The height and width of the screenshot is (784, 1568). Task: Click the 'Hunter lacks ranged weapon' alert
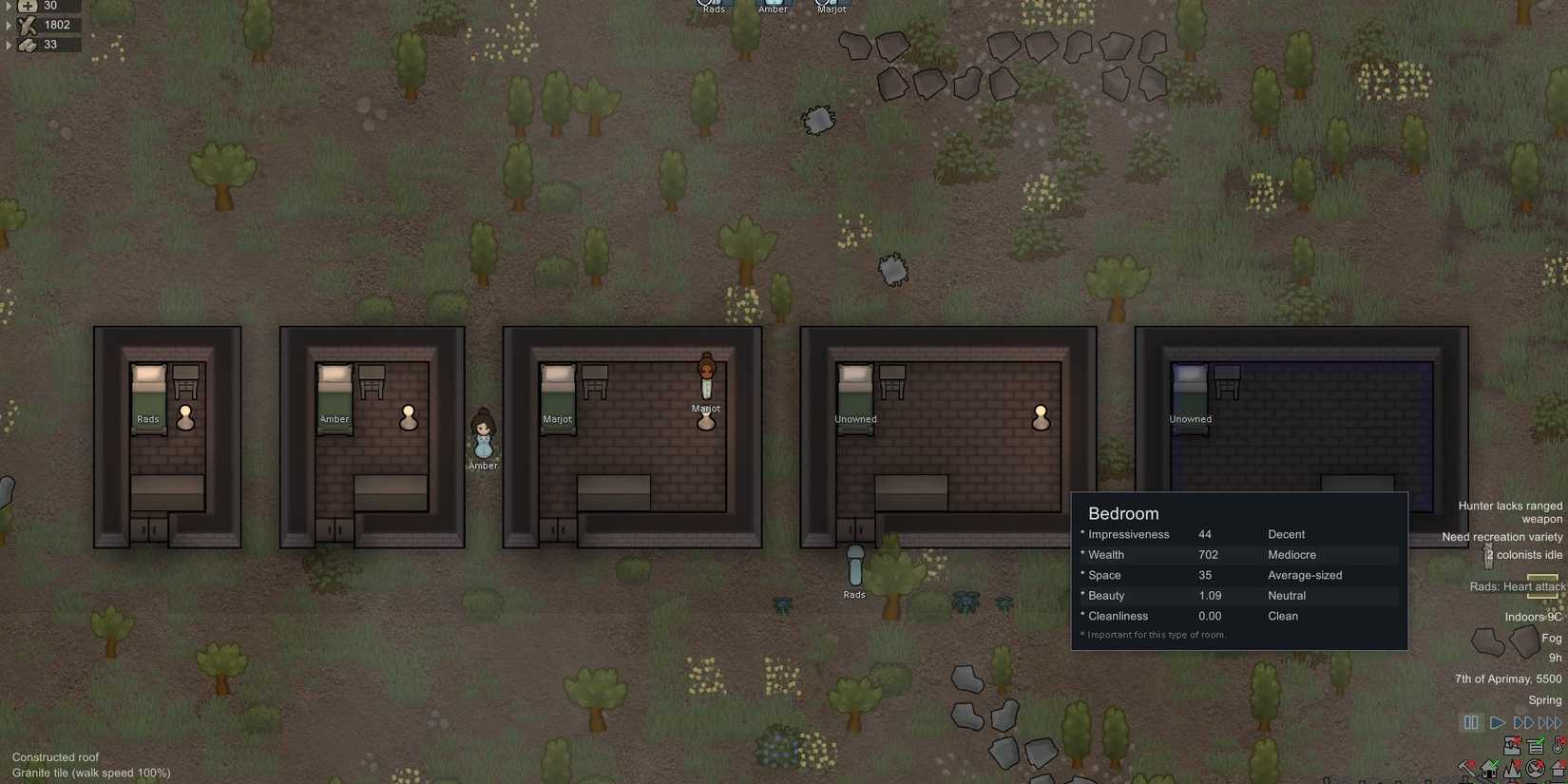(x=1511, y=511)
